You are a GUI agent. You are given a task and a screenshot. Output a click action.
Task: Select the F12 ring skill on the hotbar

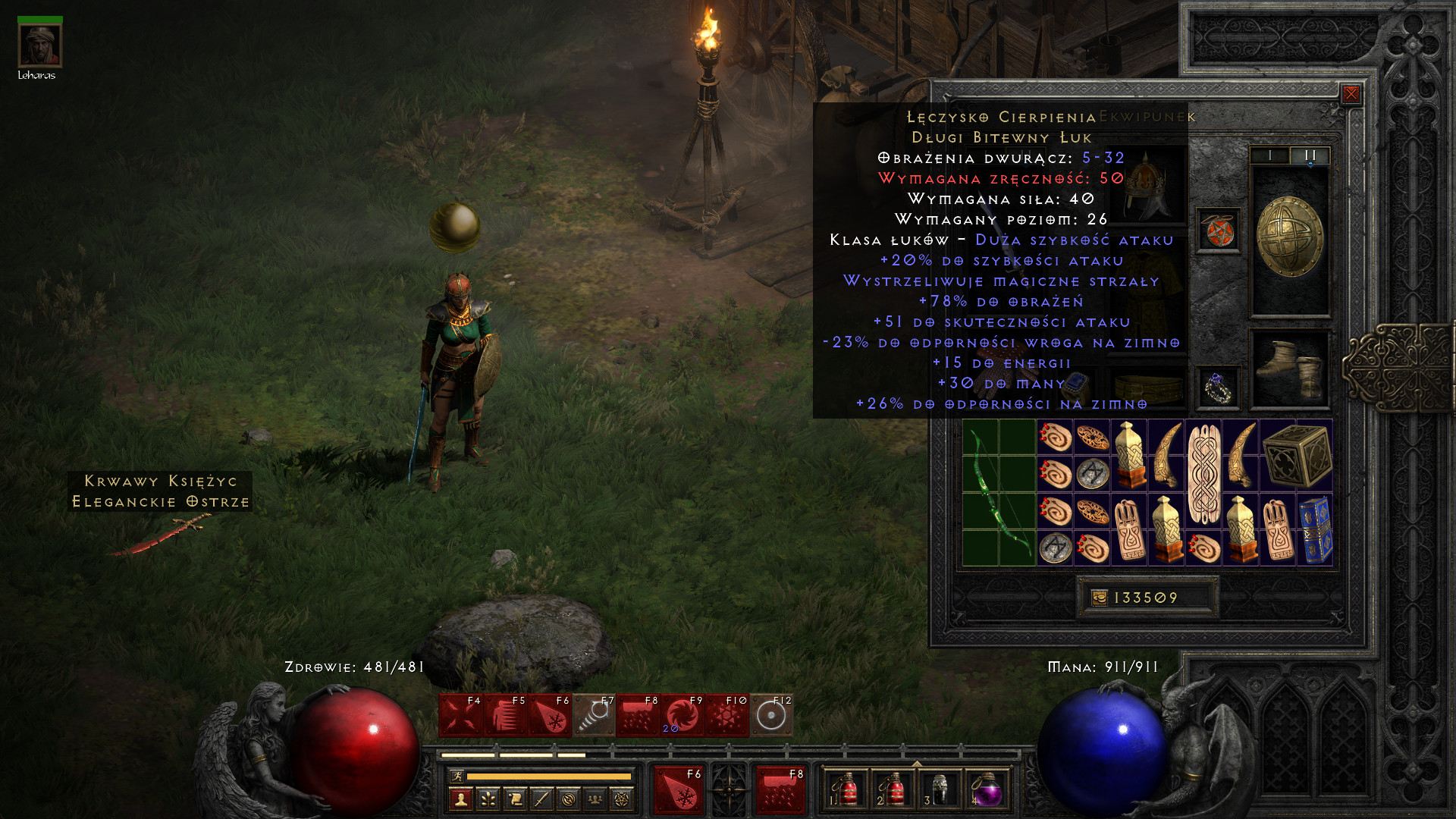coord(771,715)
